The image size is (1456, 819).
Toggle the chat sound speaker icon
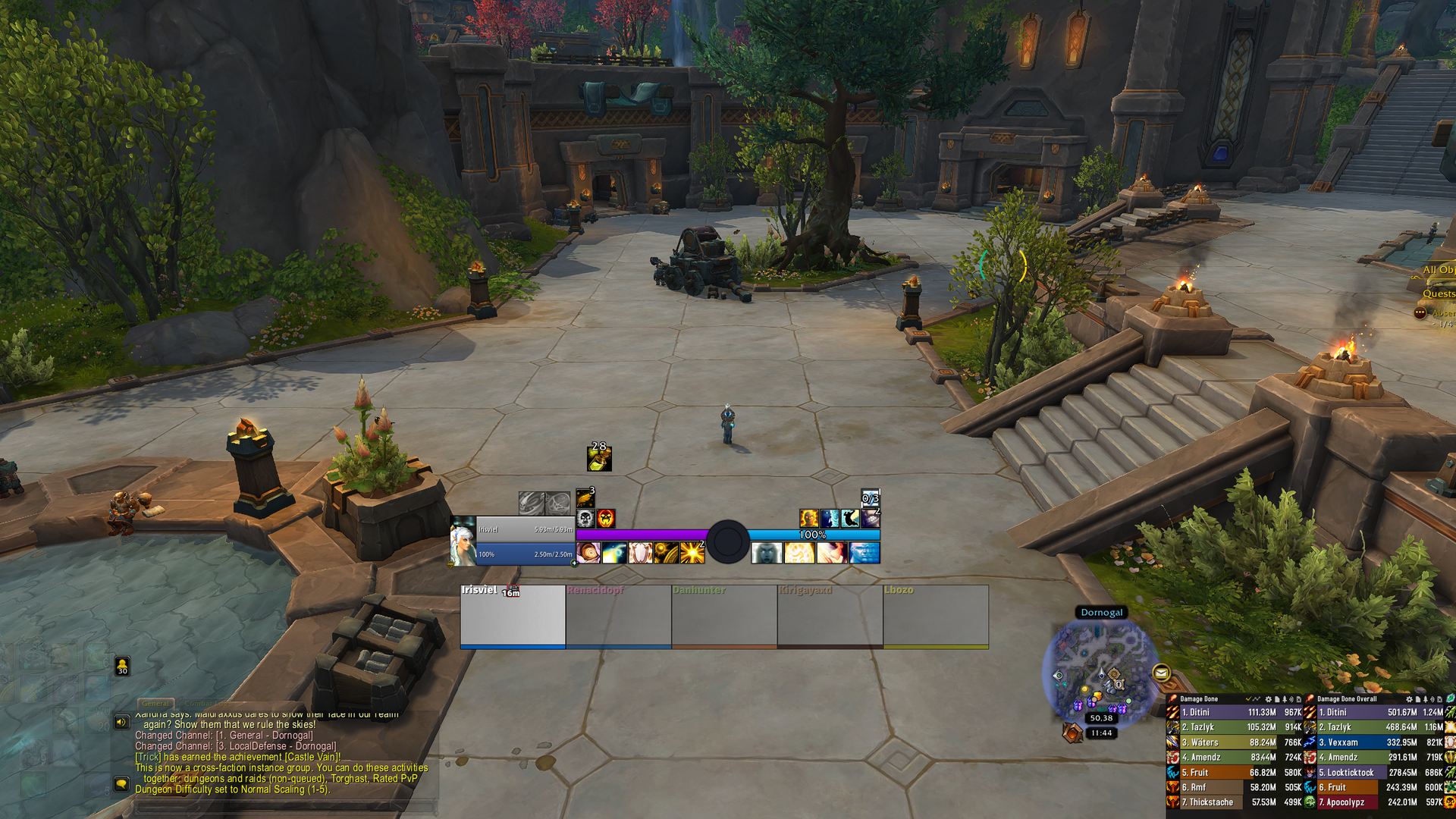[122, 723]
